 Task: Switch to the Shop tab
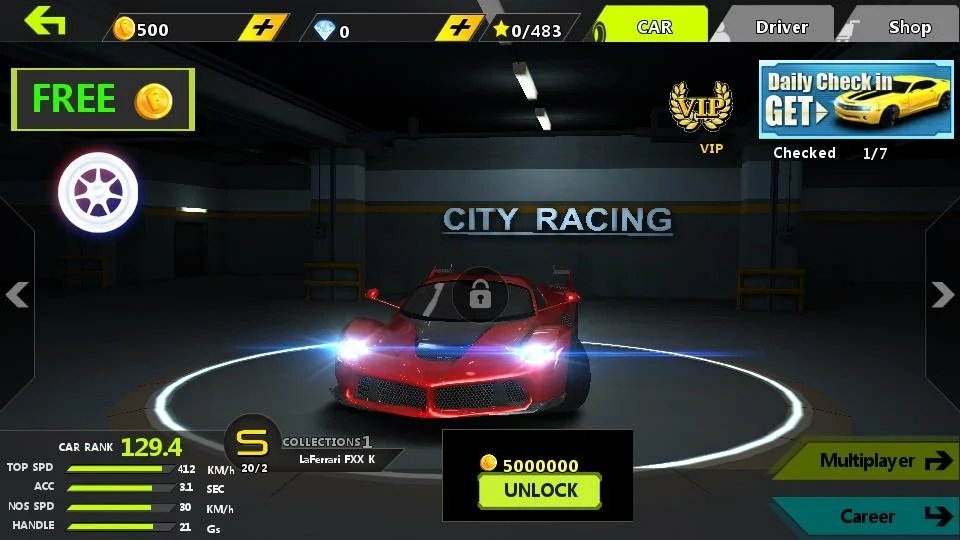909,27
